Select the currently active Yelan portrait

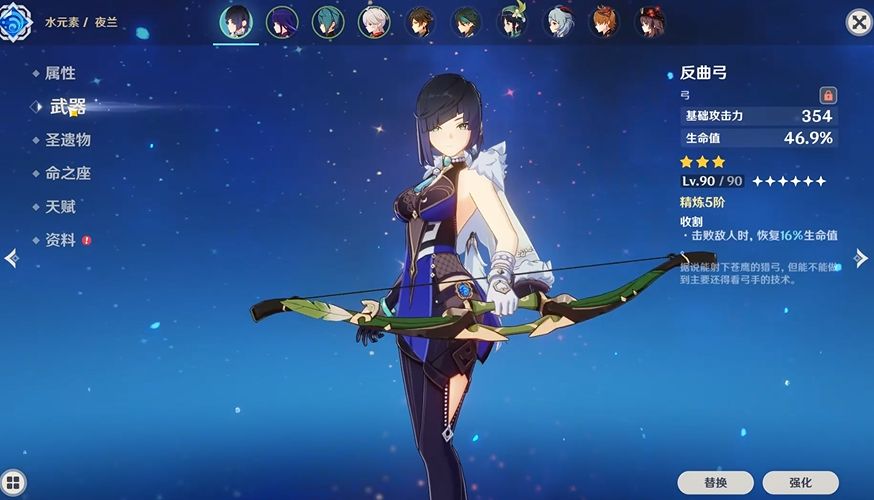pos(236,21)
